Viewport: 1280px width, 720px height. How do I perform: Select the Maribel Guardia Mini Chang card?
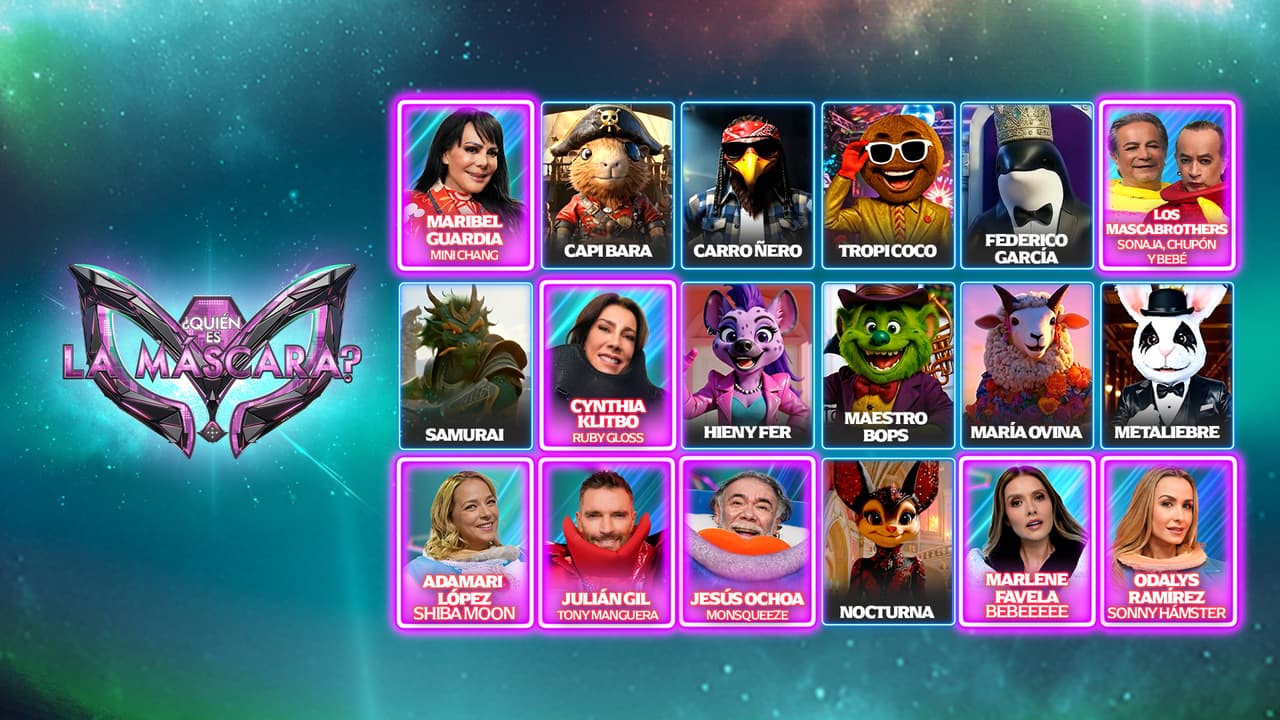pos(466,185)
